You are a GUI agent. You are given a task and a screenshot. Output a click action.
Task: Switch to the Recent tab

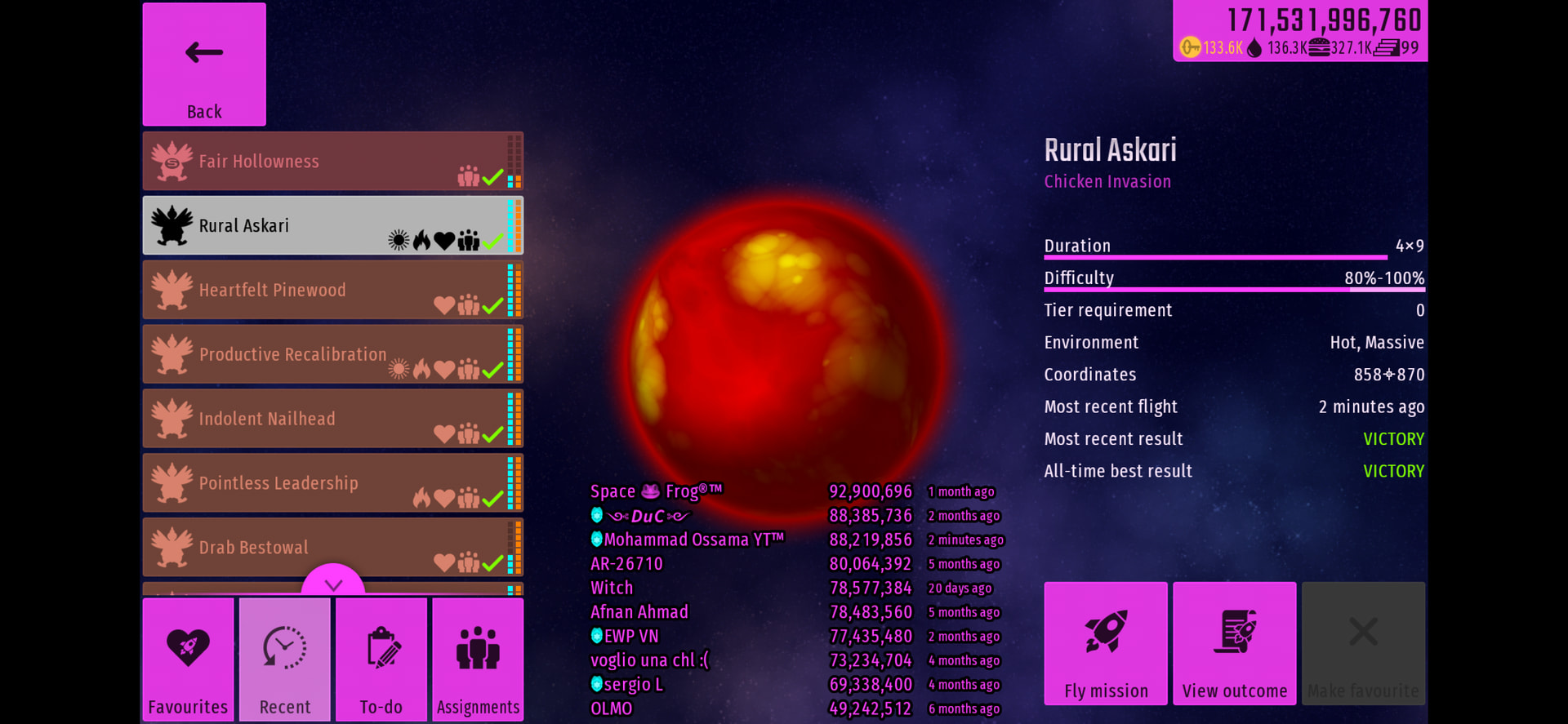(x=285, y=660)
